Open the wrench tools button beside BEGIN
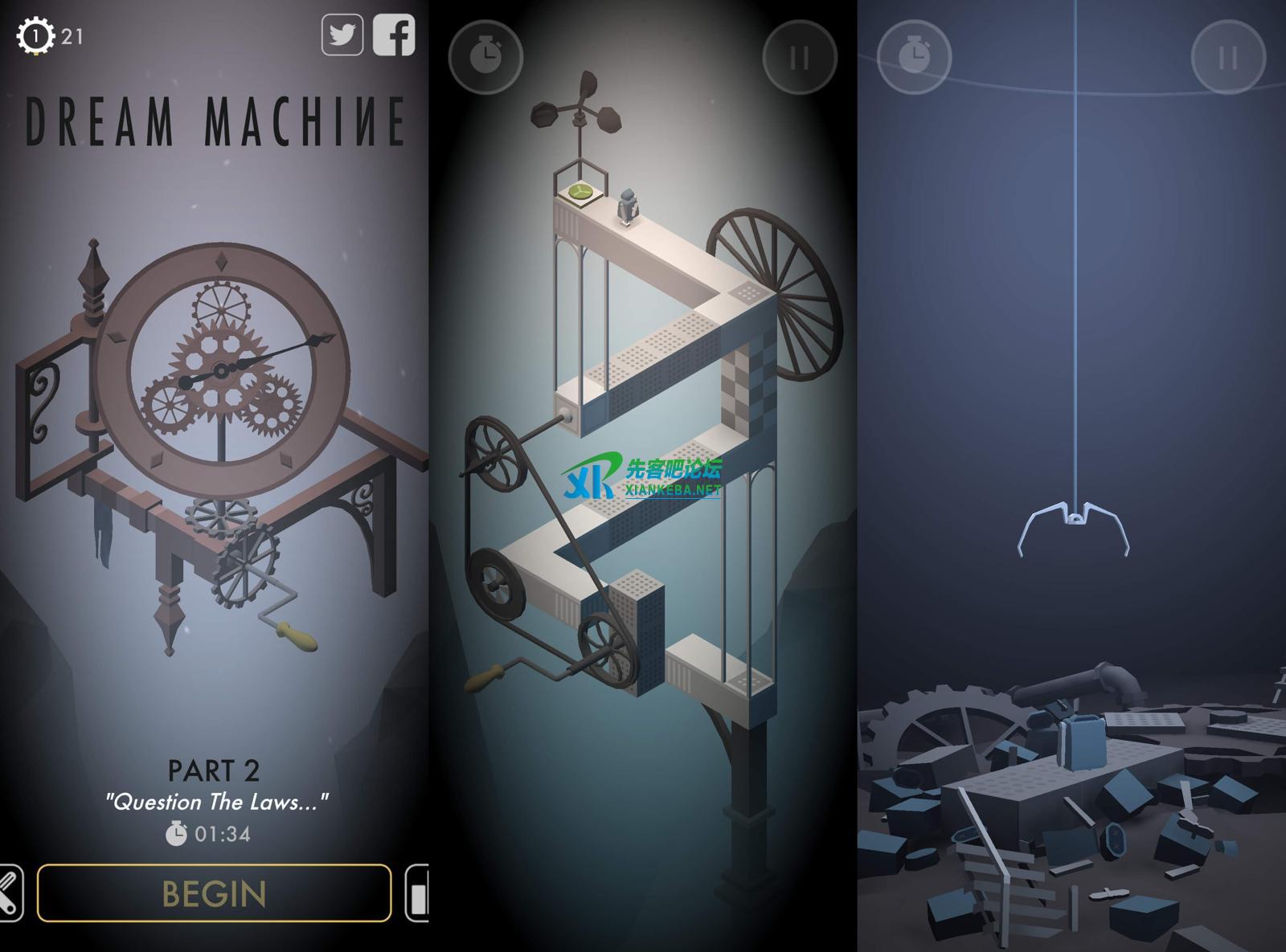1286x952 pixels. 10,893
